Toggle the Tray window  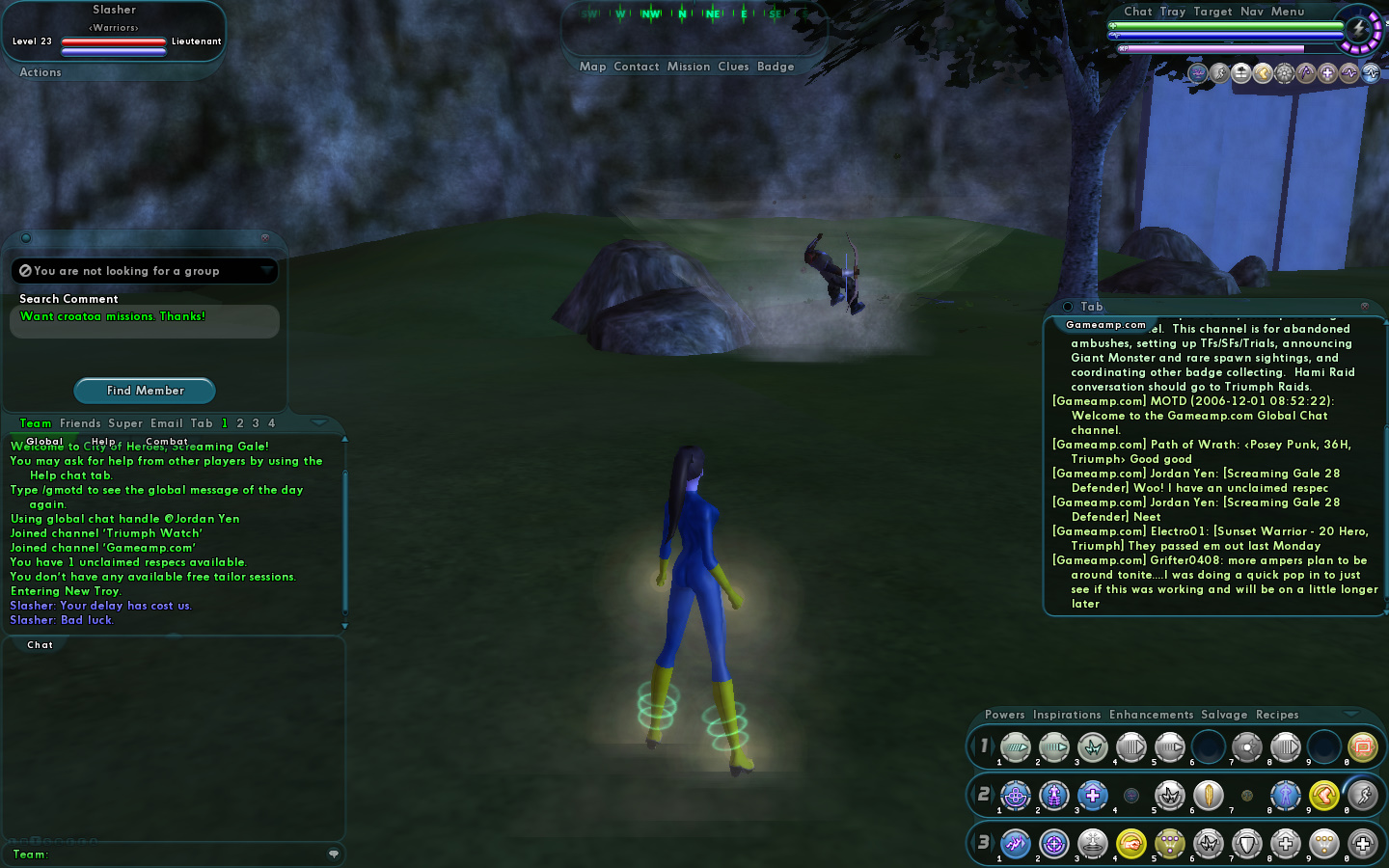pos(1172,12)
